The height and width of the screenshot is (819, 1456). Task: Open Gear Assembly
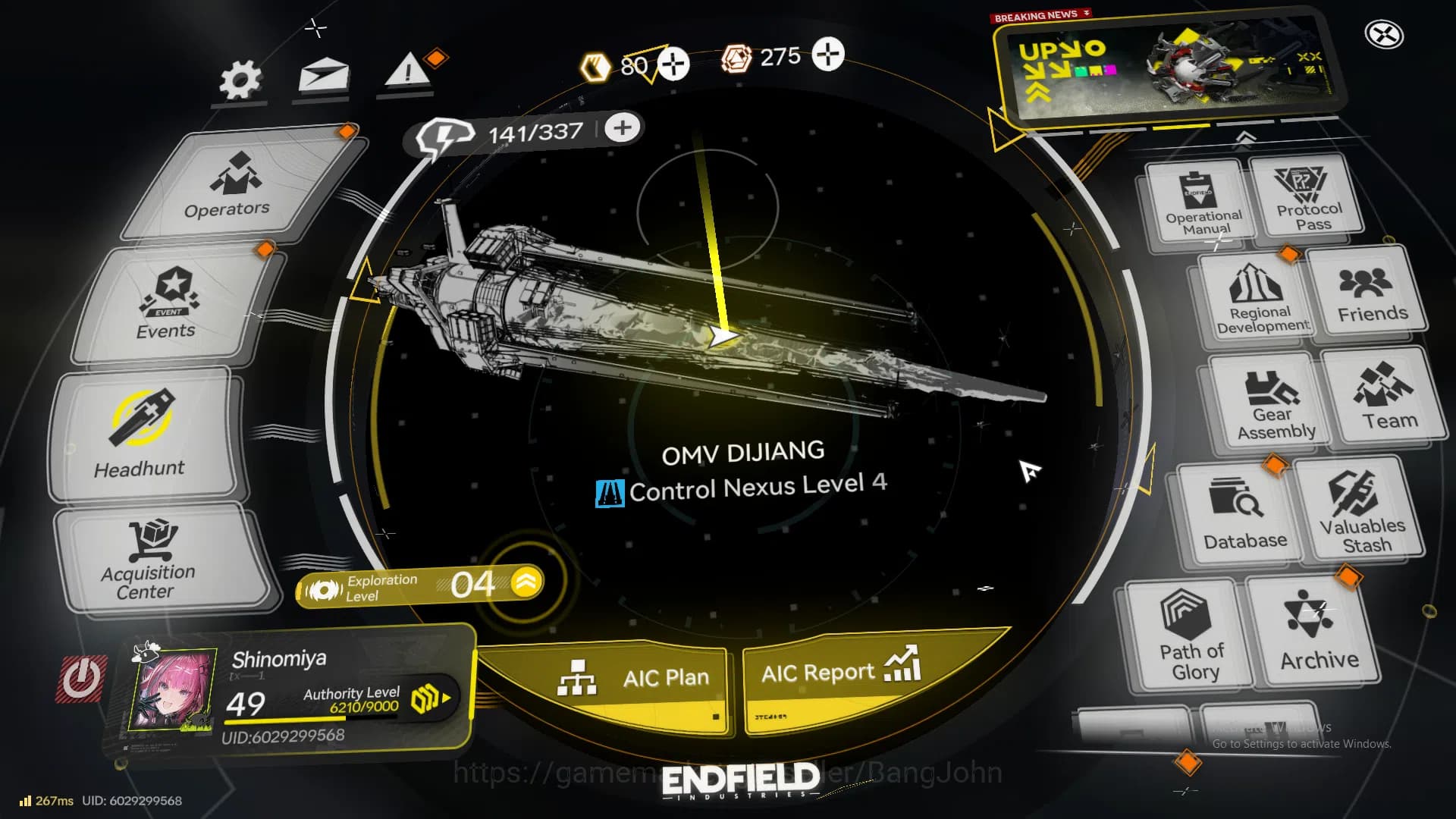tap(1272, 403)
